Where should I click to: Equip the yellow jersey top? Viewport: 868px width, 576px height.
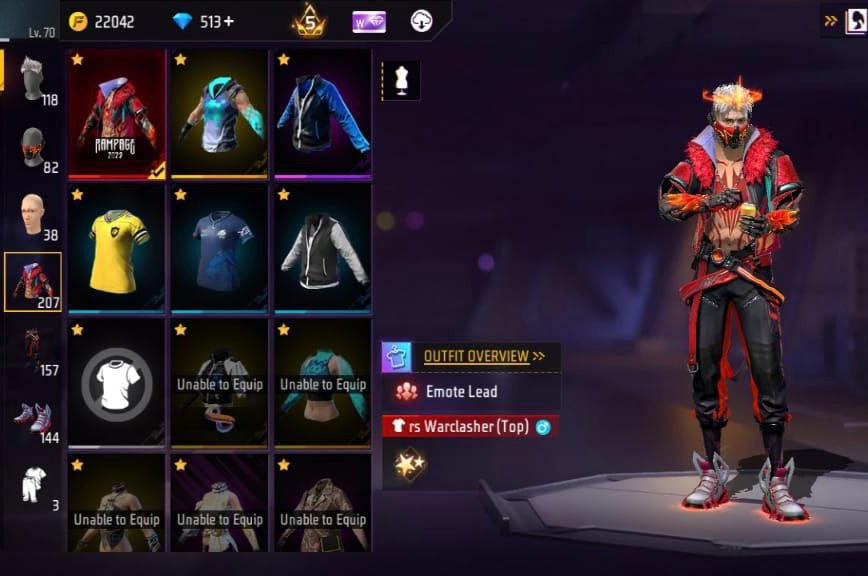117,248
